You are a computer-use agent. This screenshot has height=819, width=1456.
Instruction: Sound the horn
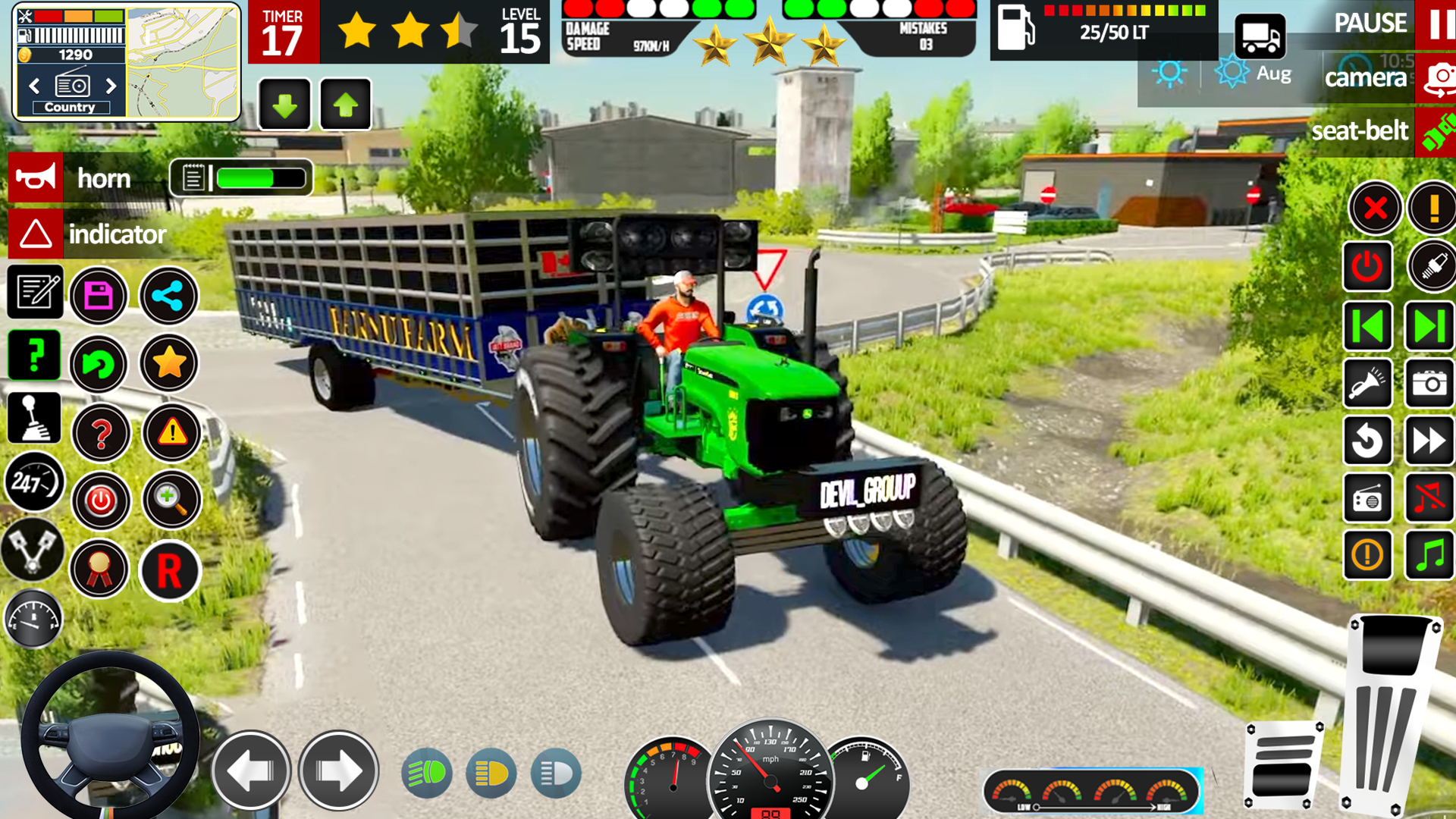tap(35, 178)
